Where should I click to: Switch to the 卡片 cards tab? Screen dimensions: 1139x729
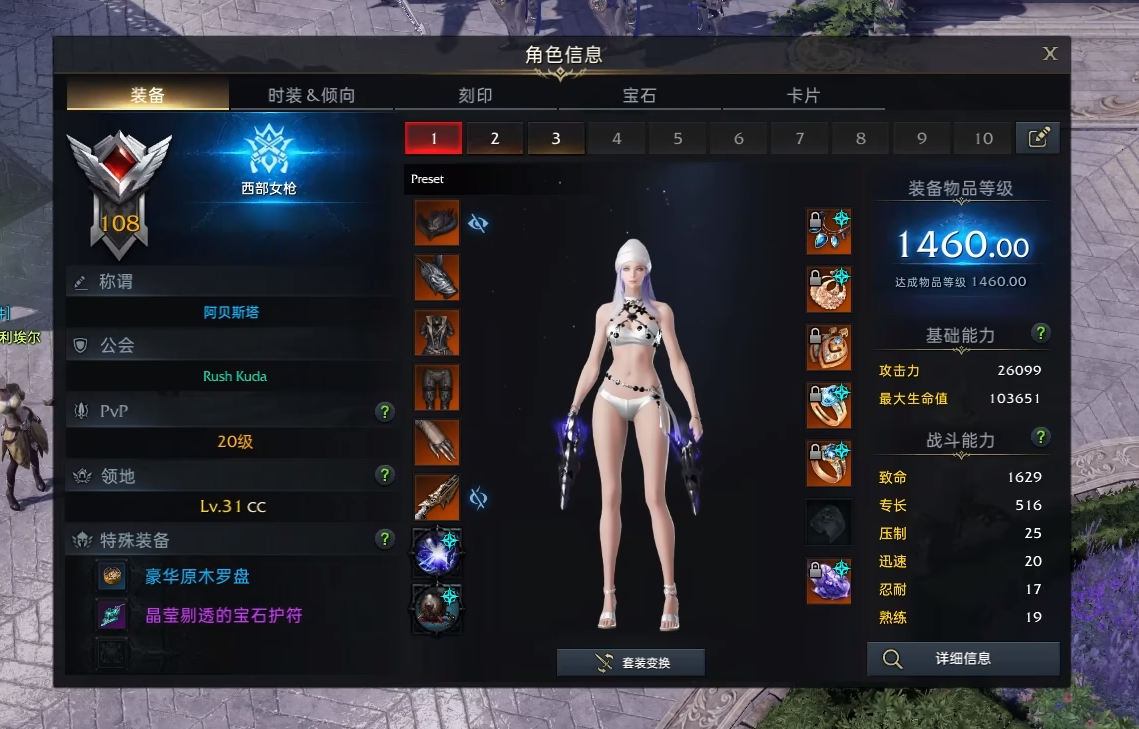[x=803, y=95]
